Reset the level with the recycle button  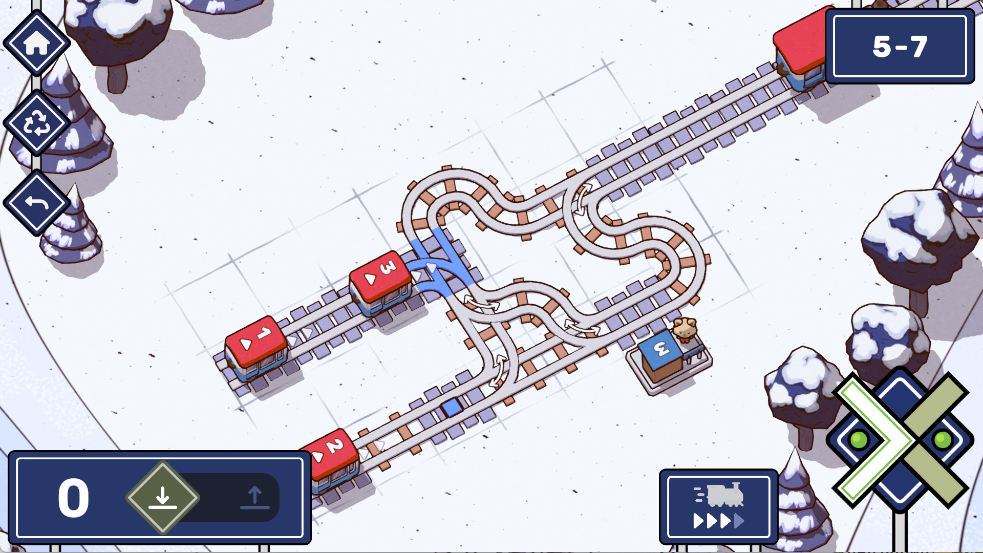[x=37, y=123]
